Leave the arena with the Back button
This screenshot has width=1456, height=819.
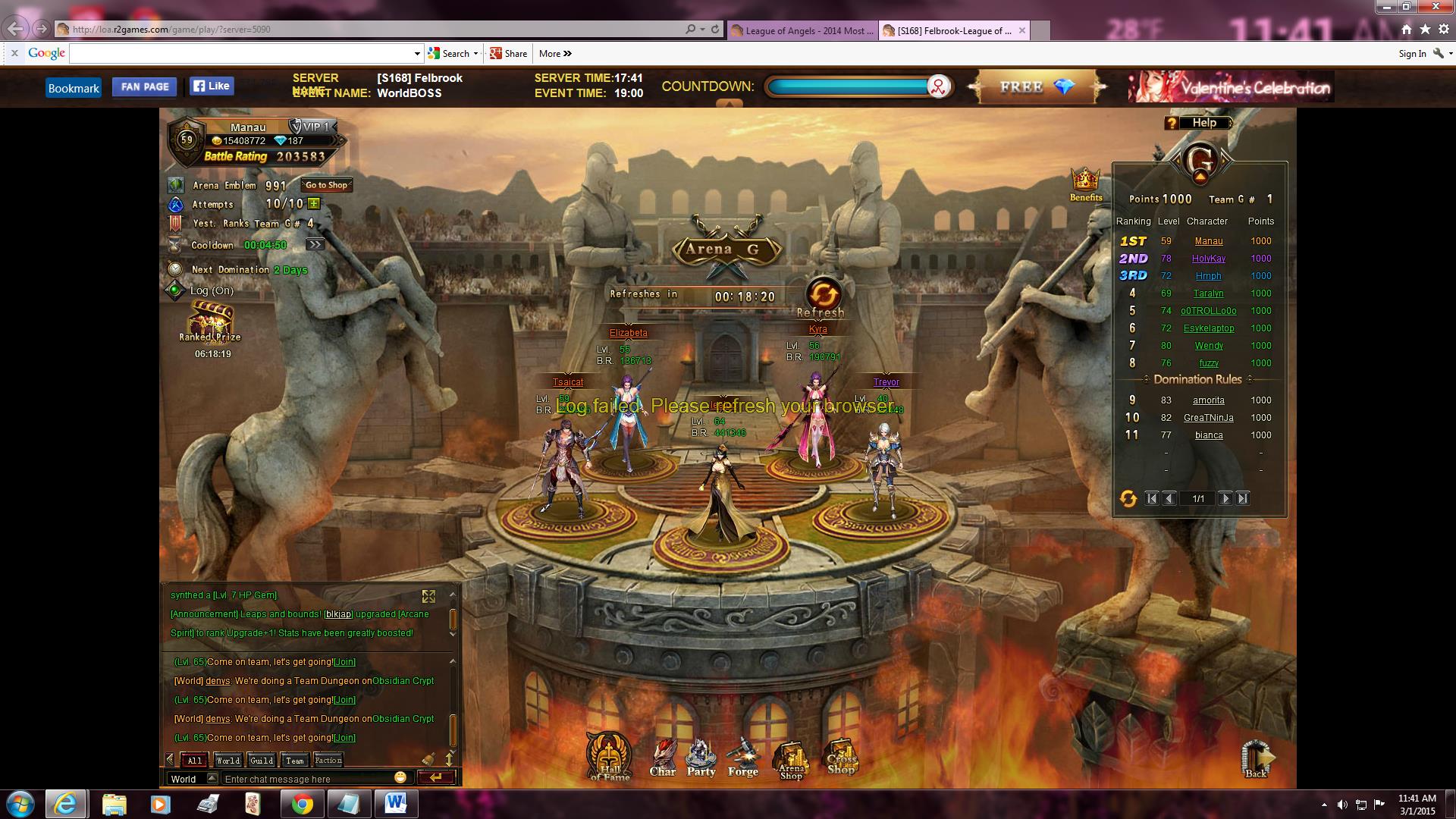tap(1256, 759)
